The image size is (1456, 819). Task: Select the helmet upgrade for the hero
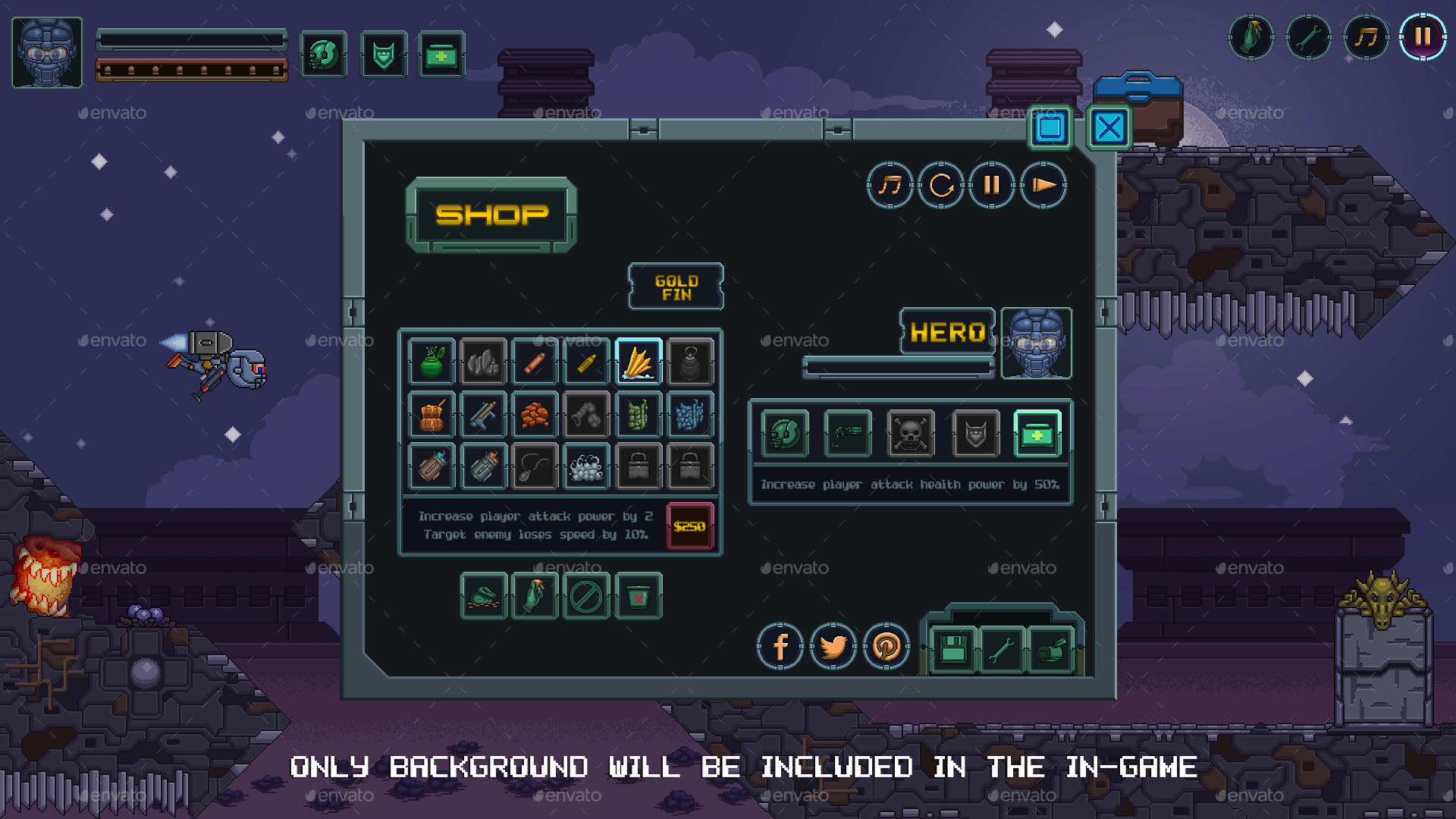pyautogui.click(x=785, y=434)
